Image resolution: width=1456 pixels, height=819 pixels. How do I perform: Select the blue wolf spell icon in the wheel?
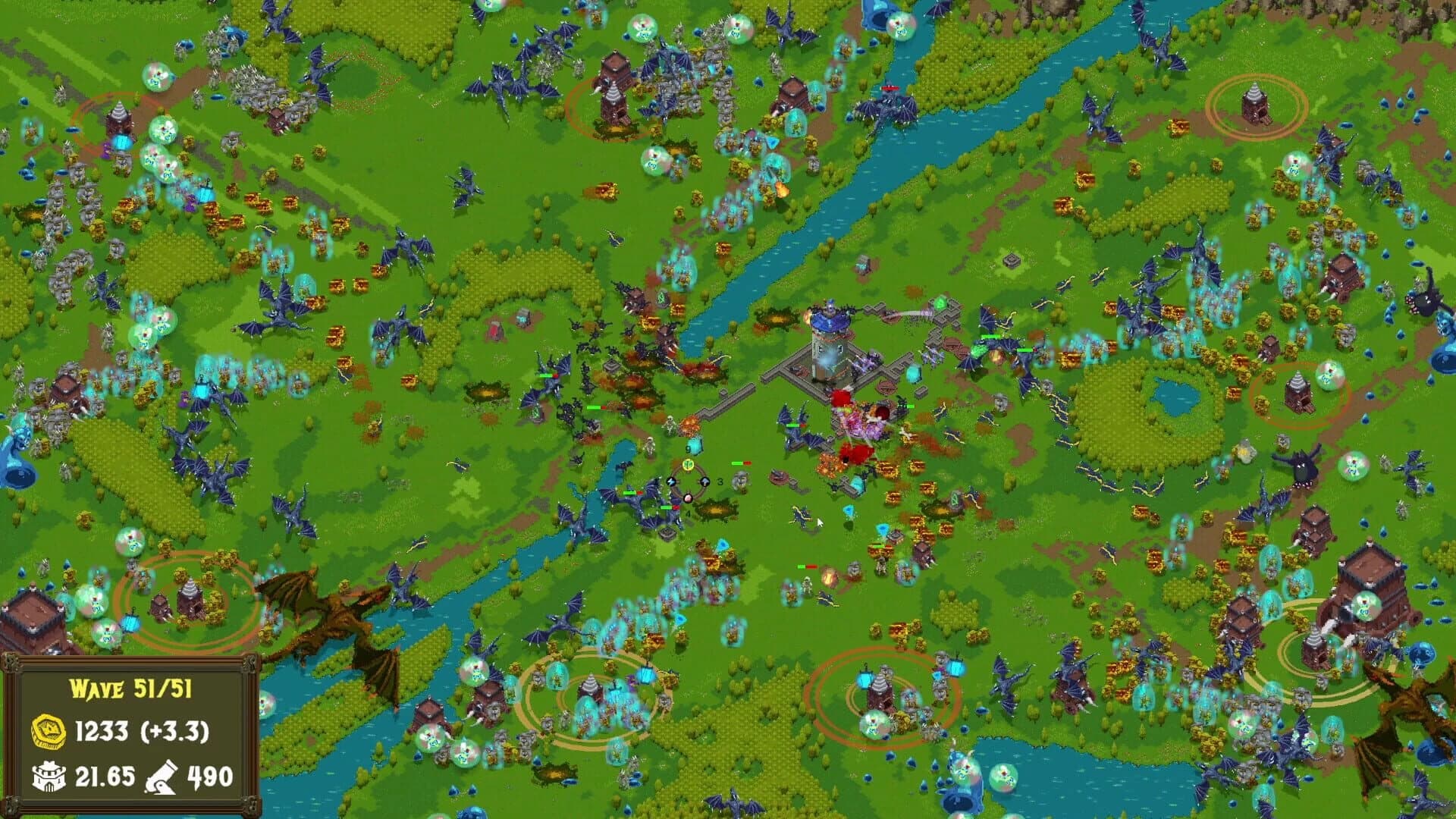[x=671, y=482]
